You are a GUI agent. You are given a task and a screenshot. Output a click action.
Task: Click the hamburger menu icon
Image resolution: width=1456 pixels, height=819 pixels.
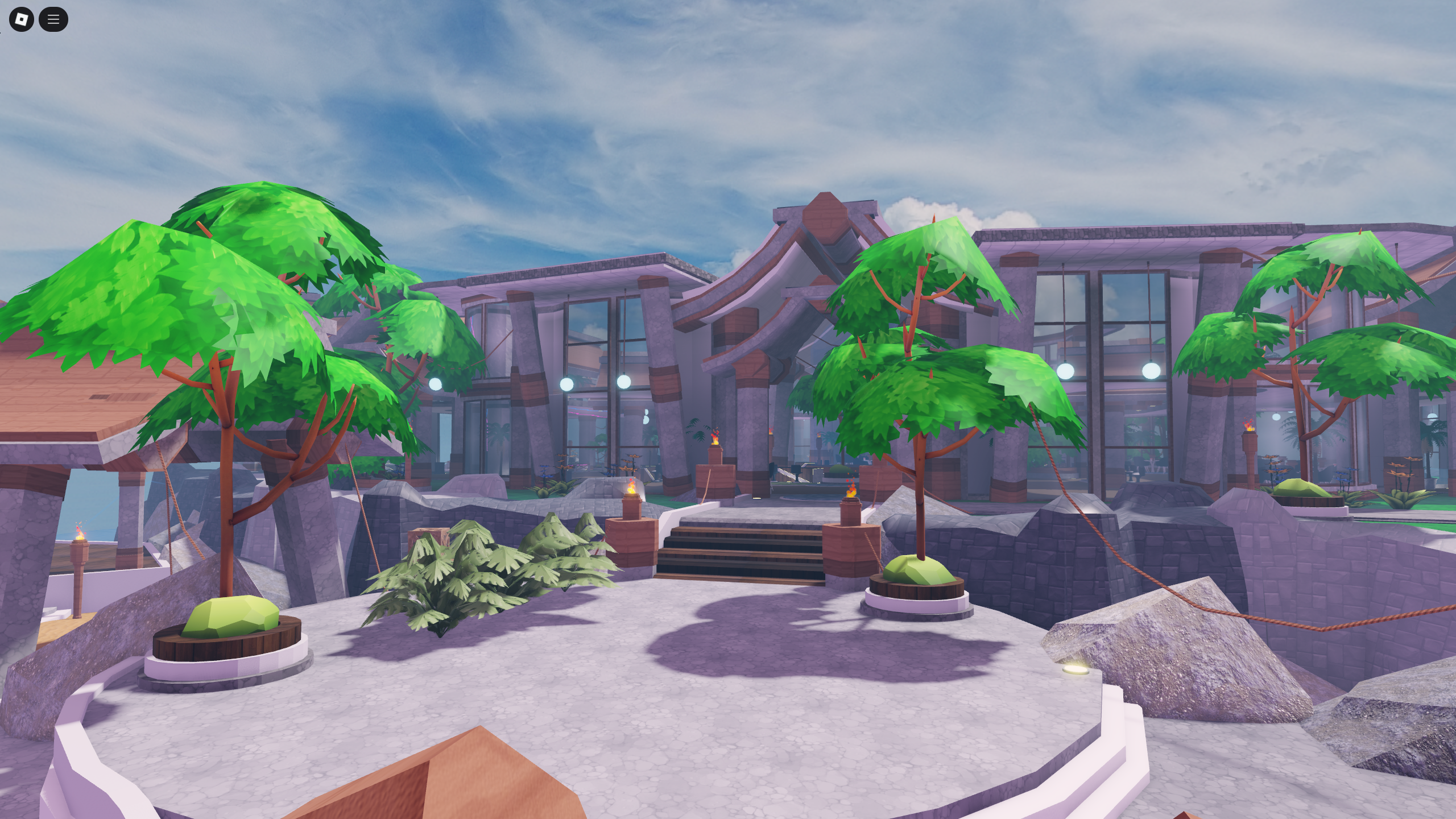(54, 19)
